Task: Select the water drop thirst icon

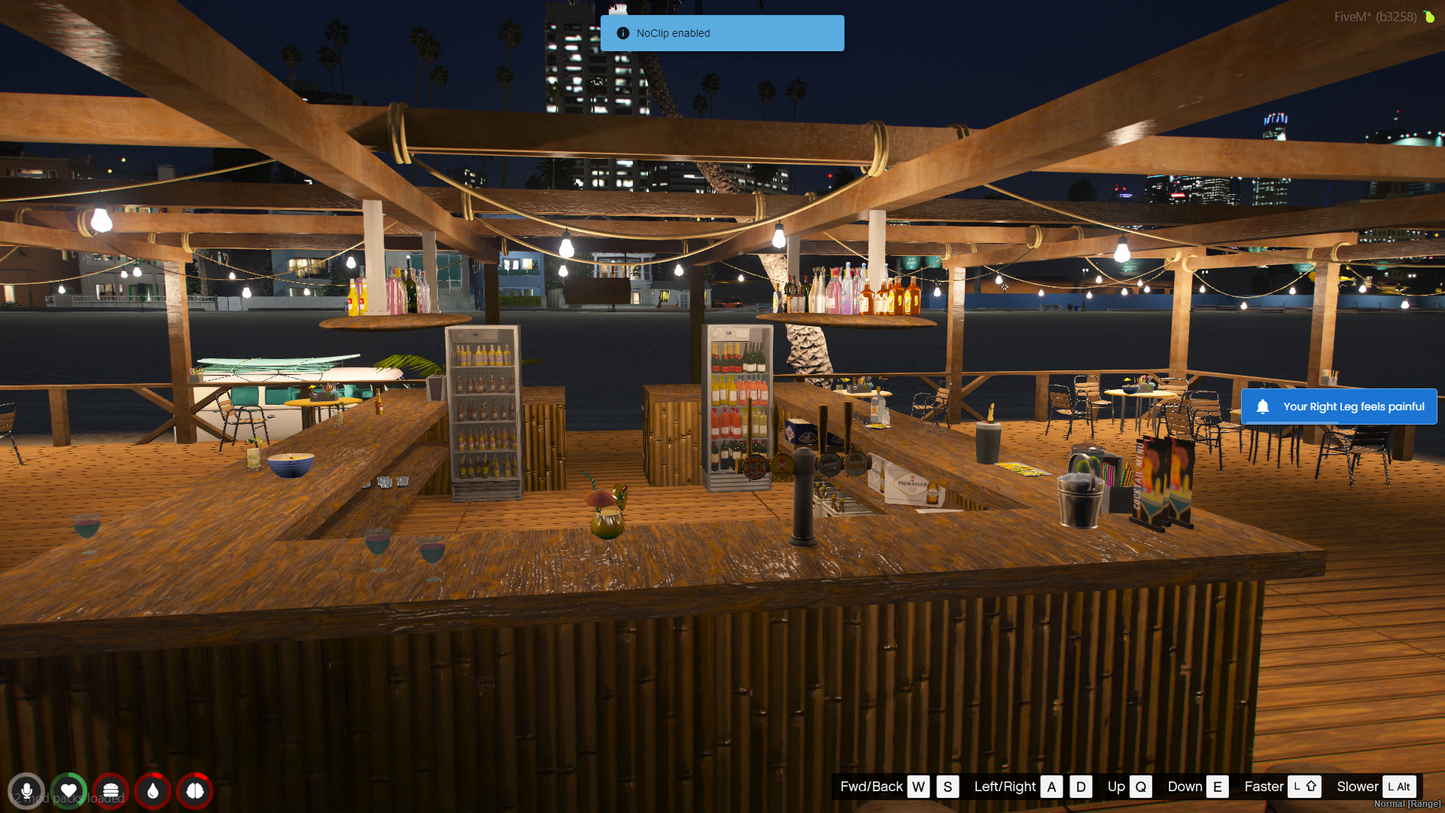Action: click(x=153, y=791)
